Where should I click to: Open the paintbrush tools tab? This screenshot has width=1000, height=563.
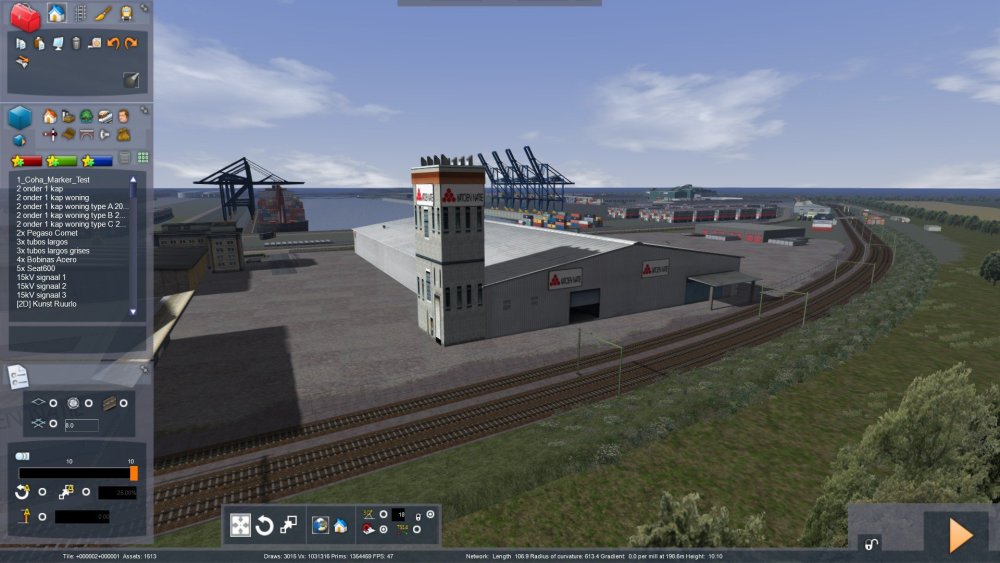point(103,13)
